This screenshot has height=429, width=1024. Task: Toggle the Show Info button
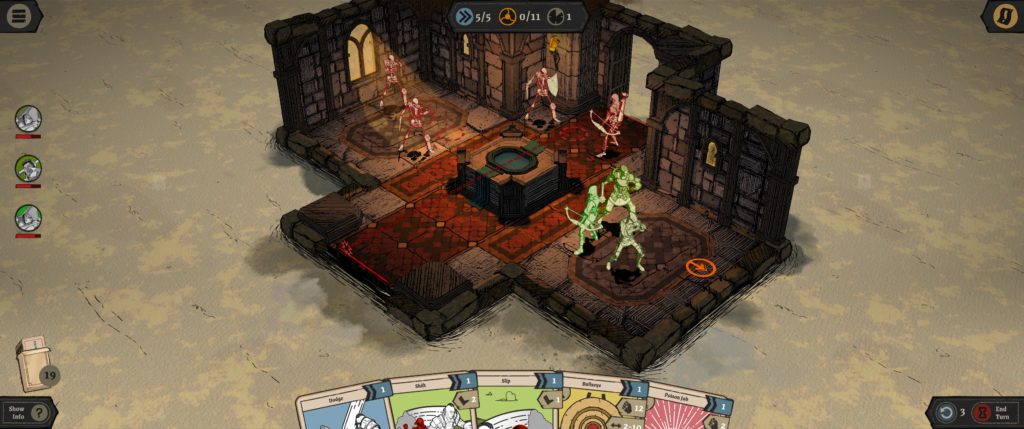point(27,411)
